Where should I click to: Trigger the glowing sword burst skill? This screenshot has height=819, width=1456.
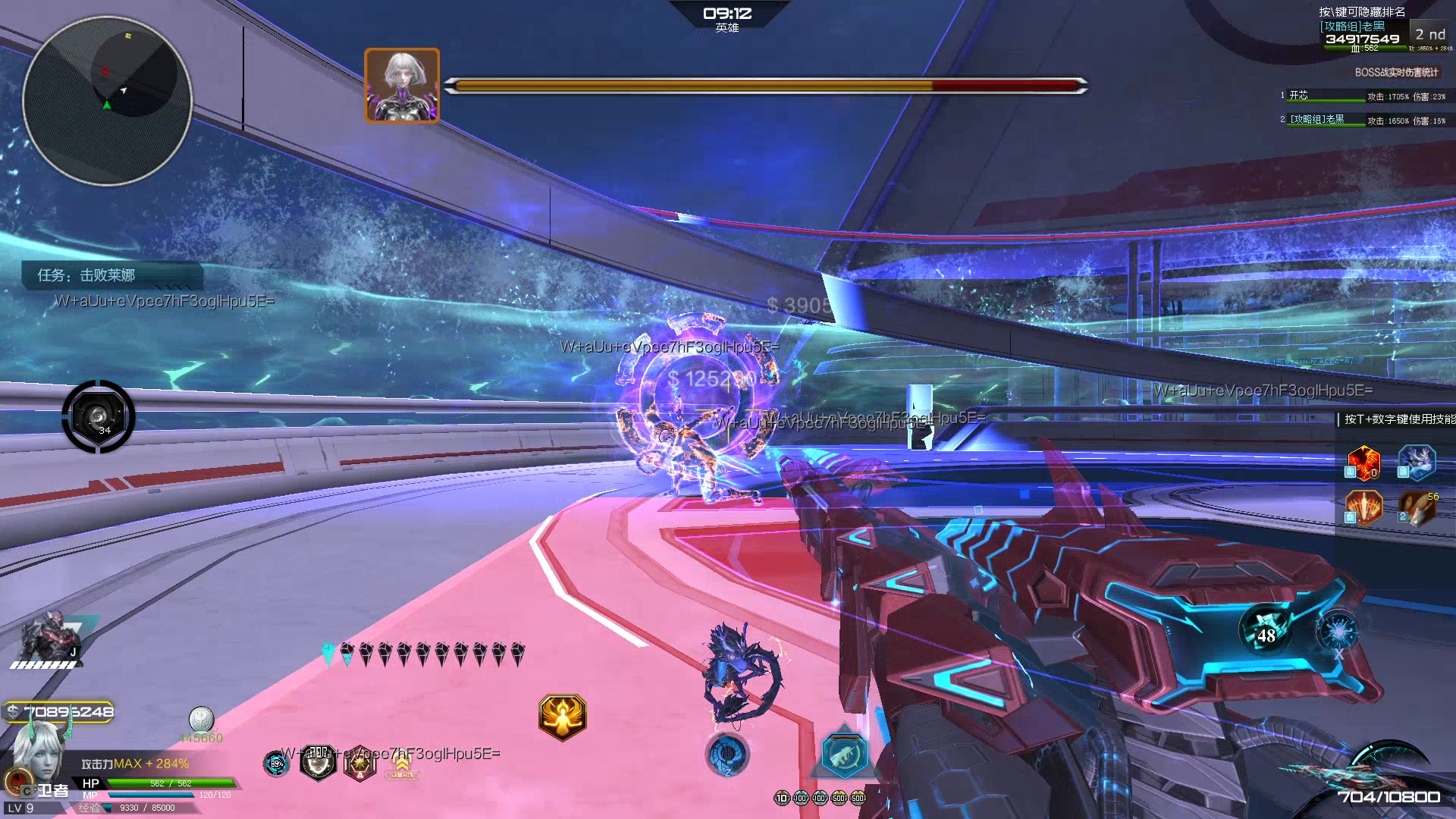click(x=1363, y=507)
